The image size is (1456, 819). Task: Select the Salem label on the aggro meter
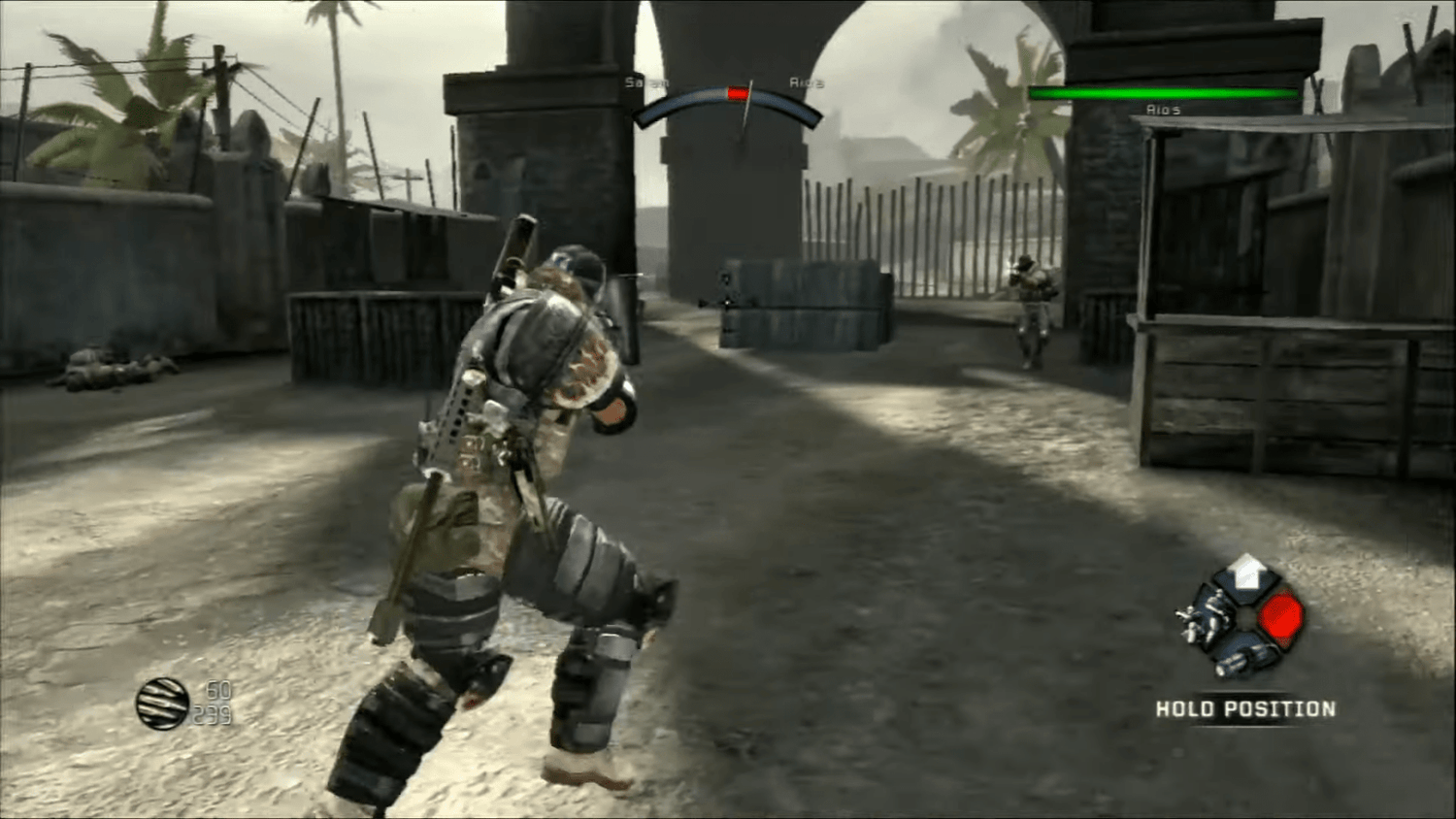point(647,83)
